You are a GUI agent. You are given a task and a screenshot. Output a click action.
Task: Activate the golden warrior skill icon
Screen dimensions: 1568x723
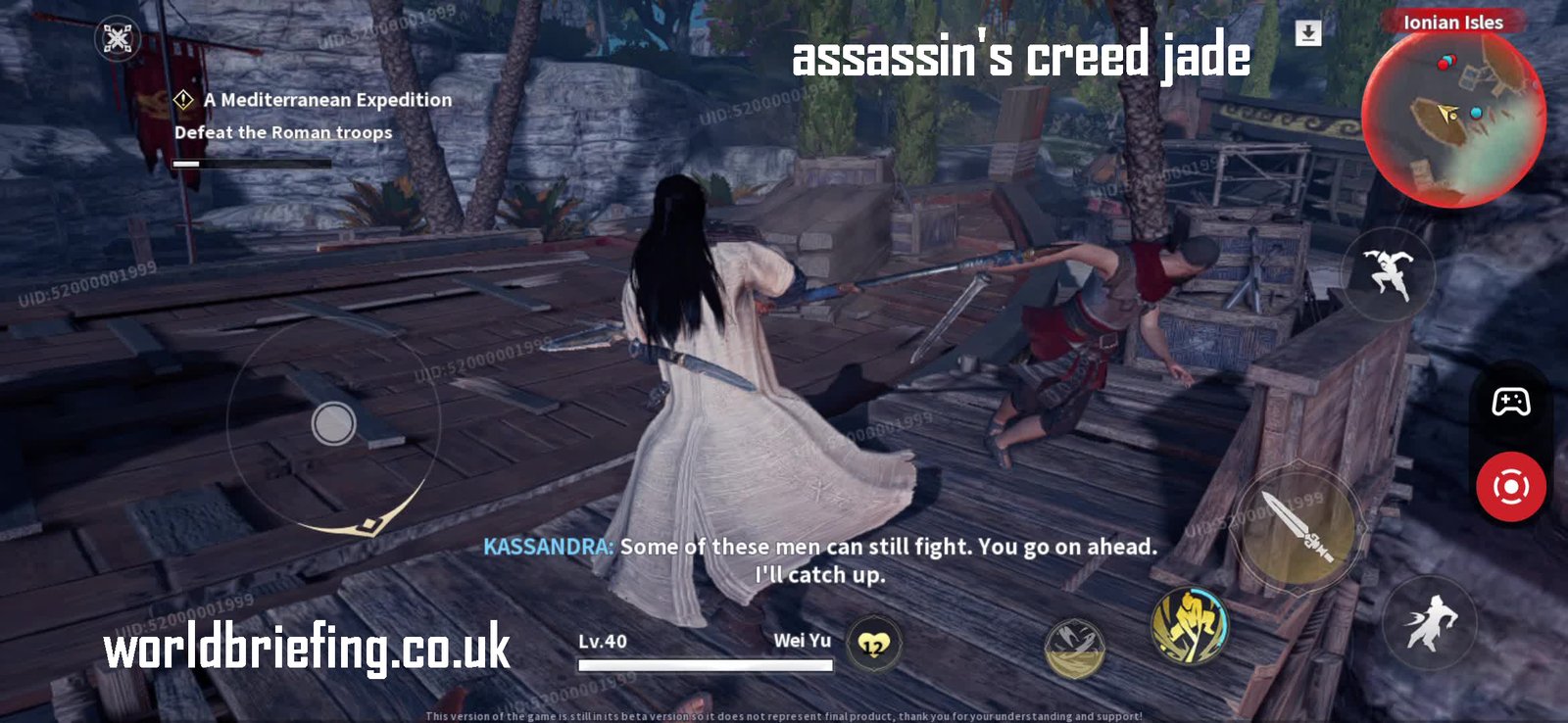coord(1190,624)
